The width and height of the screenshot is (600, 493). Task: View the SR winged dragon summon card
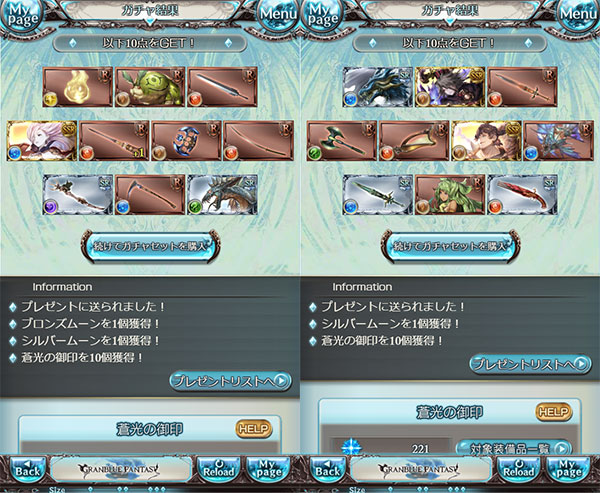pyautogui.click(x=222, y=195)
